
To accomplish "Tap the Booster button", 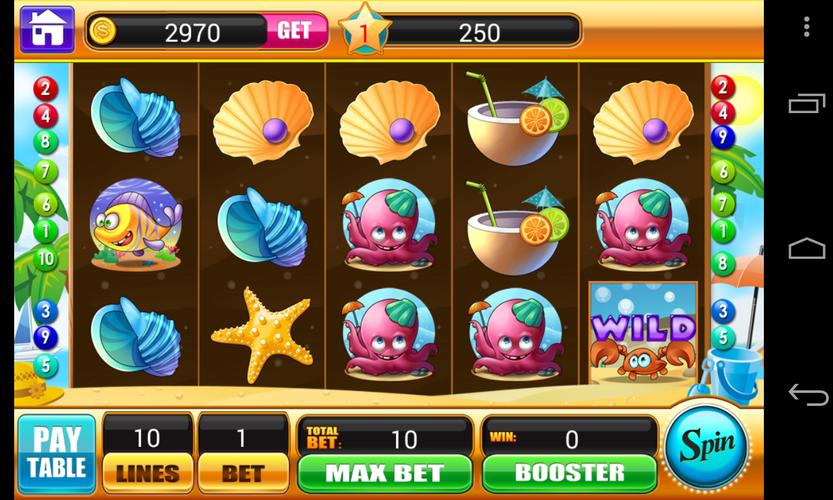I will [x=569, y=472].
